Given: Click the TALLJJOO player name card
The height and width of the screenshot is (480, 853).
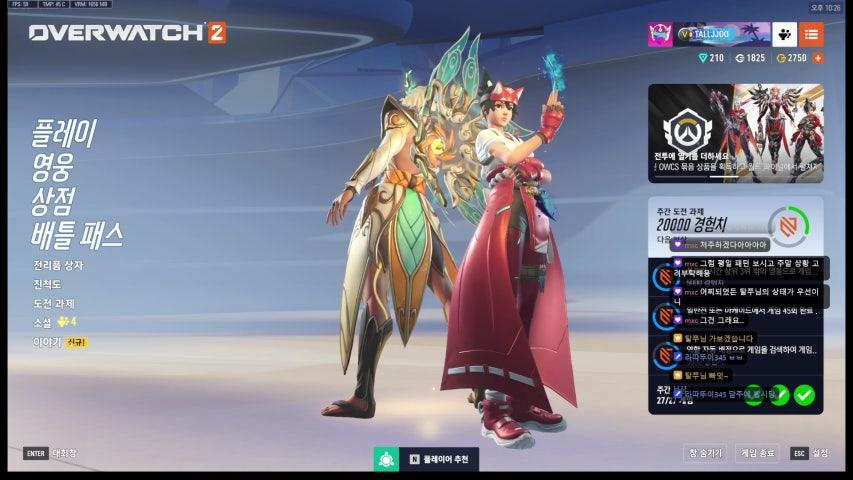Looking at the screenshot, I should click(x=722, y=34).
